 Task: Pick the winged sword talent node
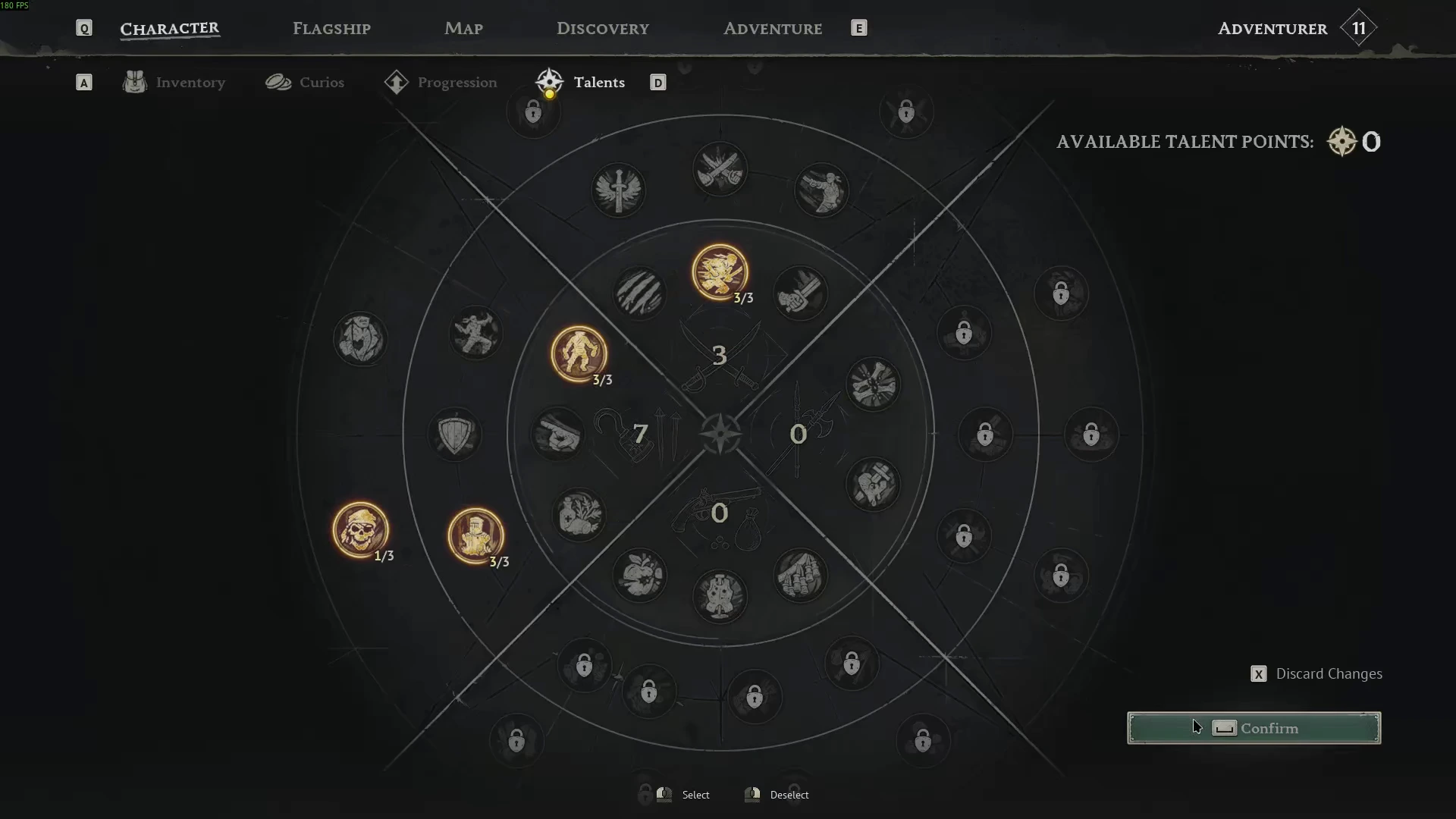[618, 190]
